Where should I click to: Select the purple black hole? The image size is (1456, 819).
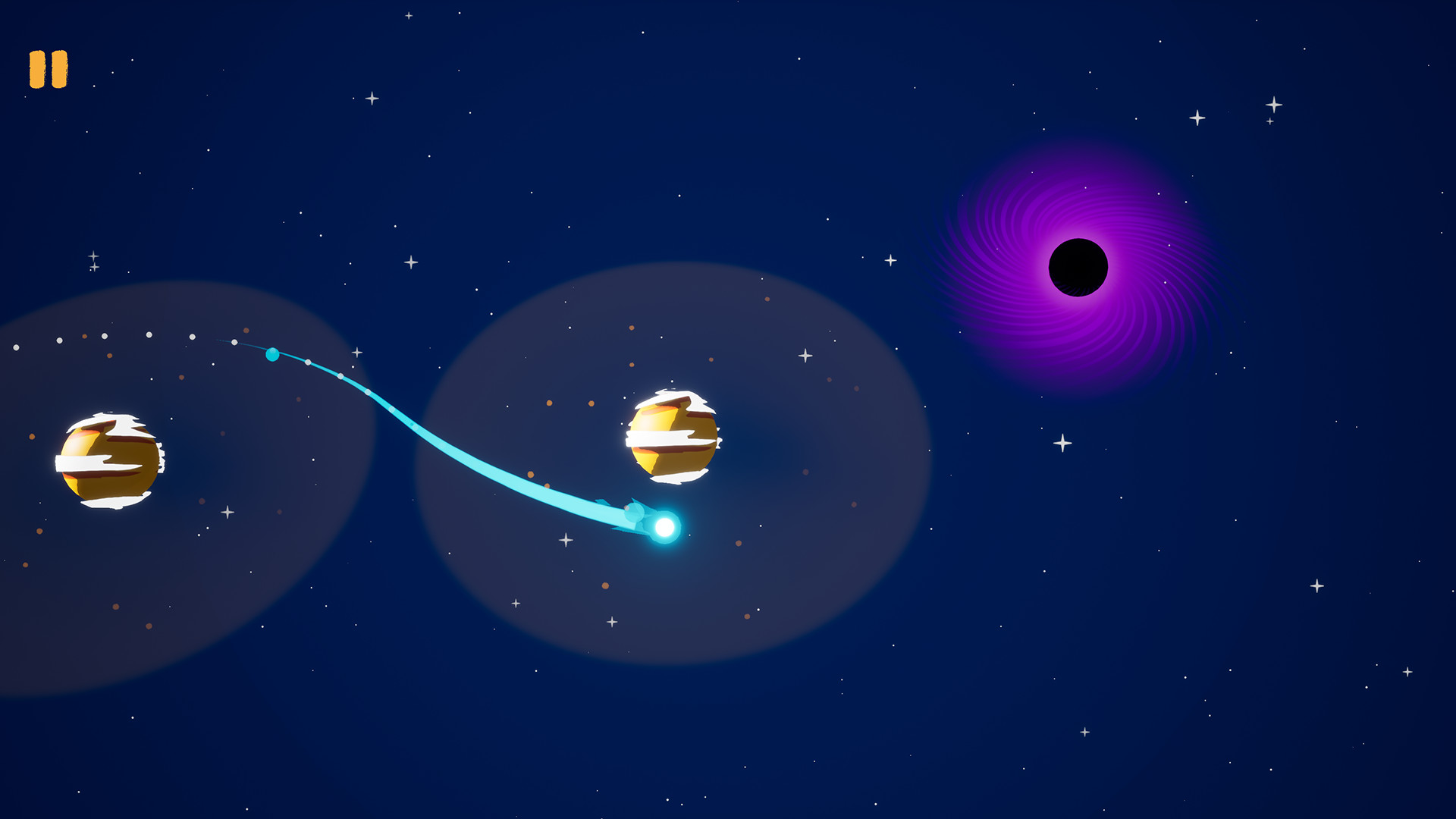pyautogui.click(x=1077, y=265)
